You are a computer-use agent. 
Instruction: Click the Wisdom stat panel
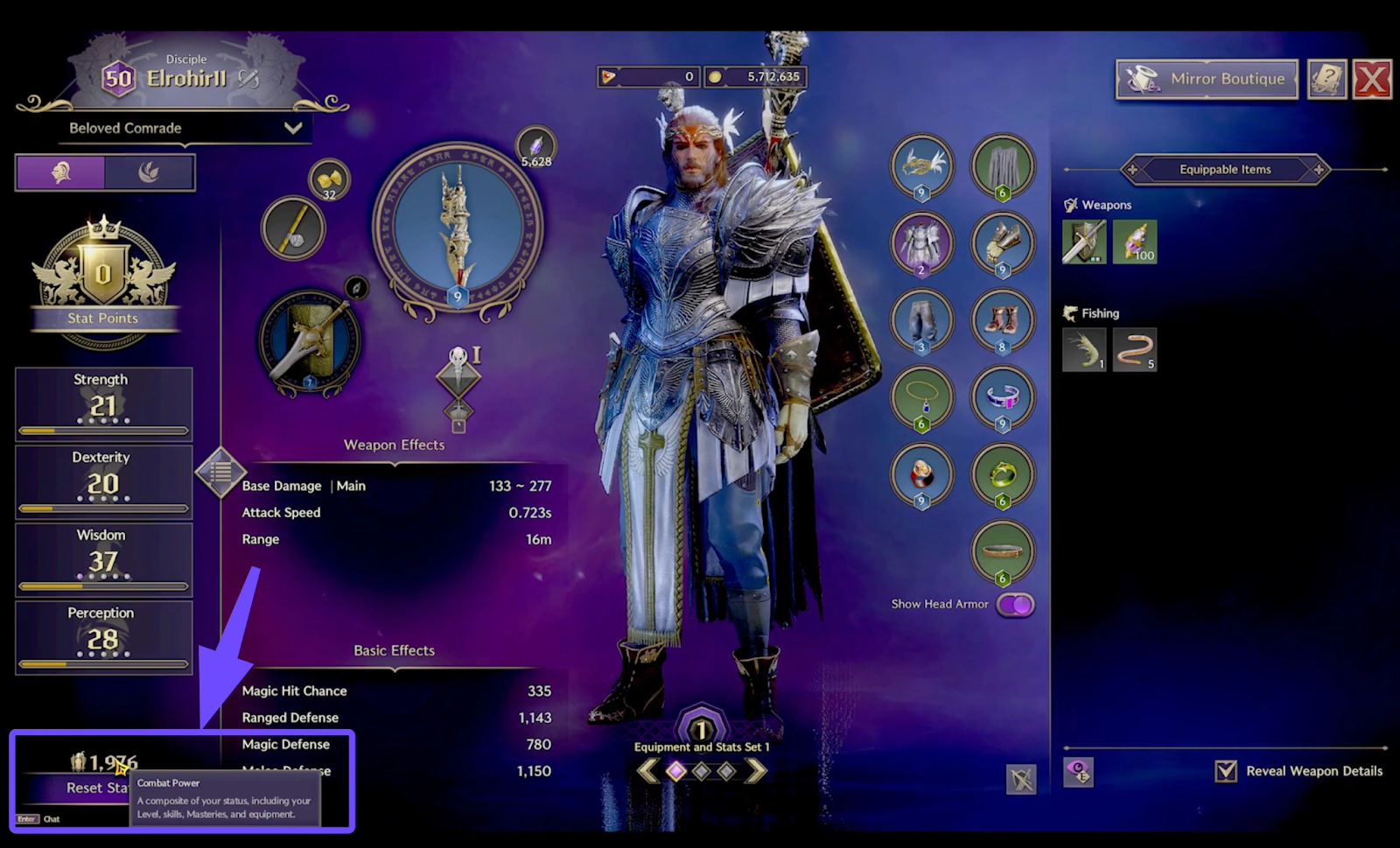point(103,559)
